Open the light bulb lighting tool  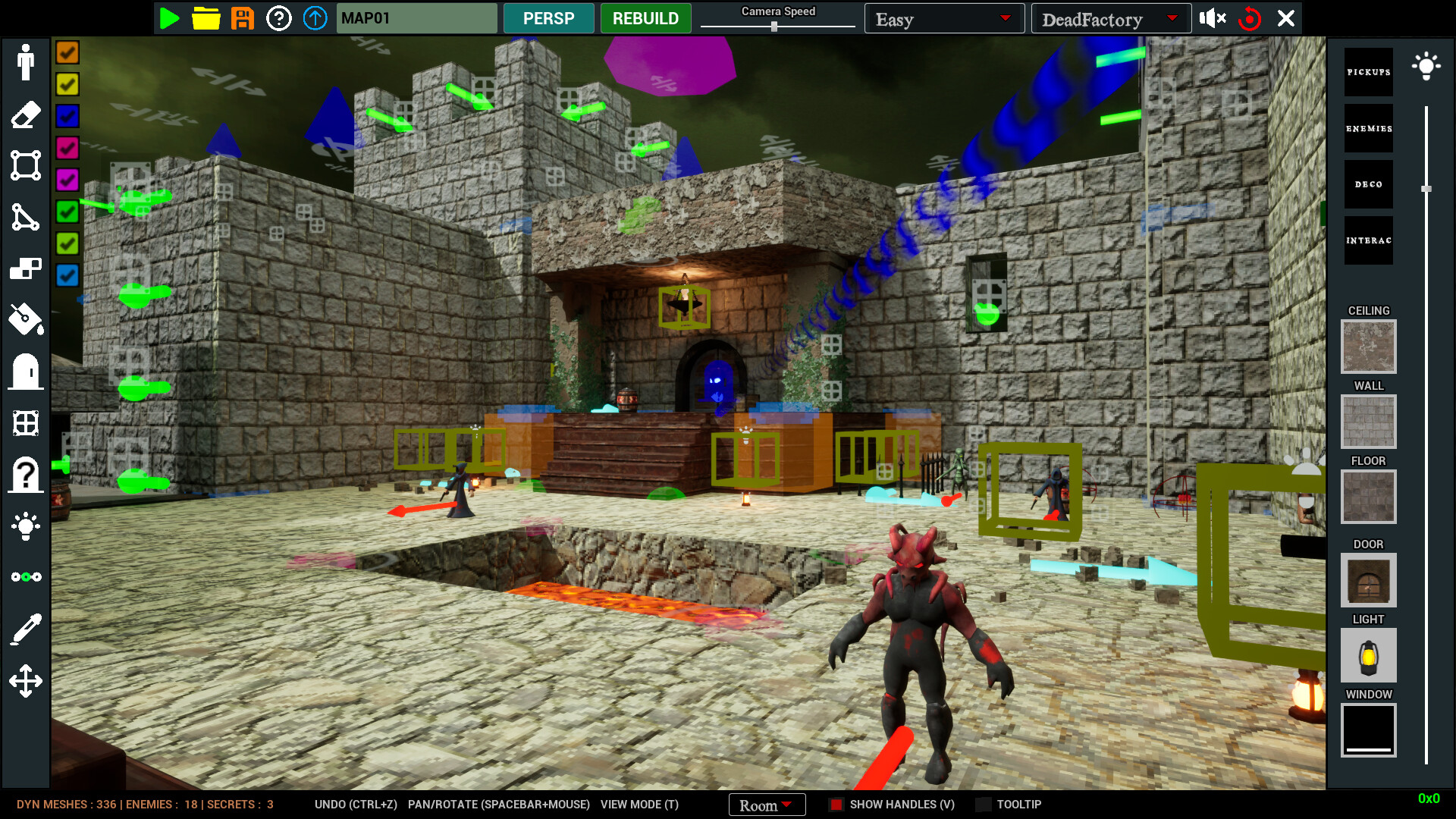(25, 526)
